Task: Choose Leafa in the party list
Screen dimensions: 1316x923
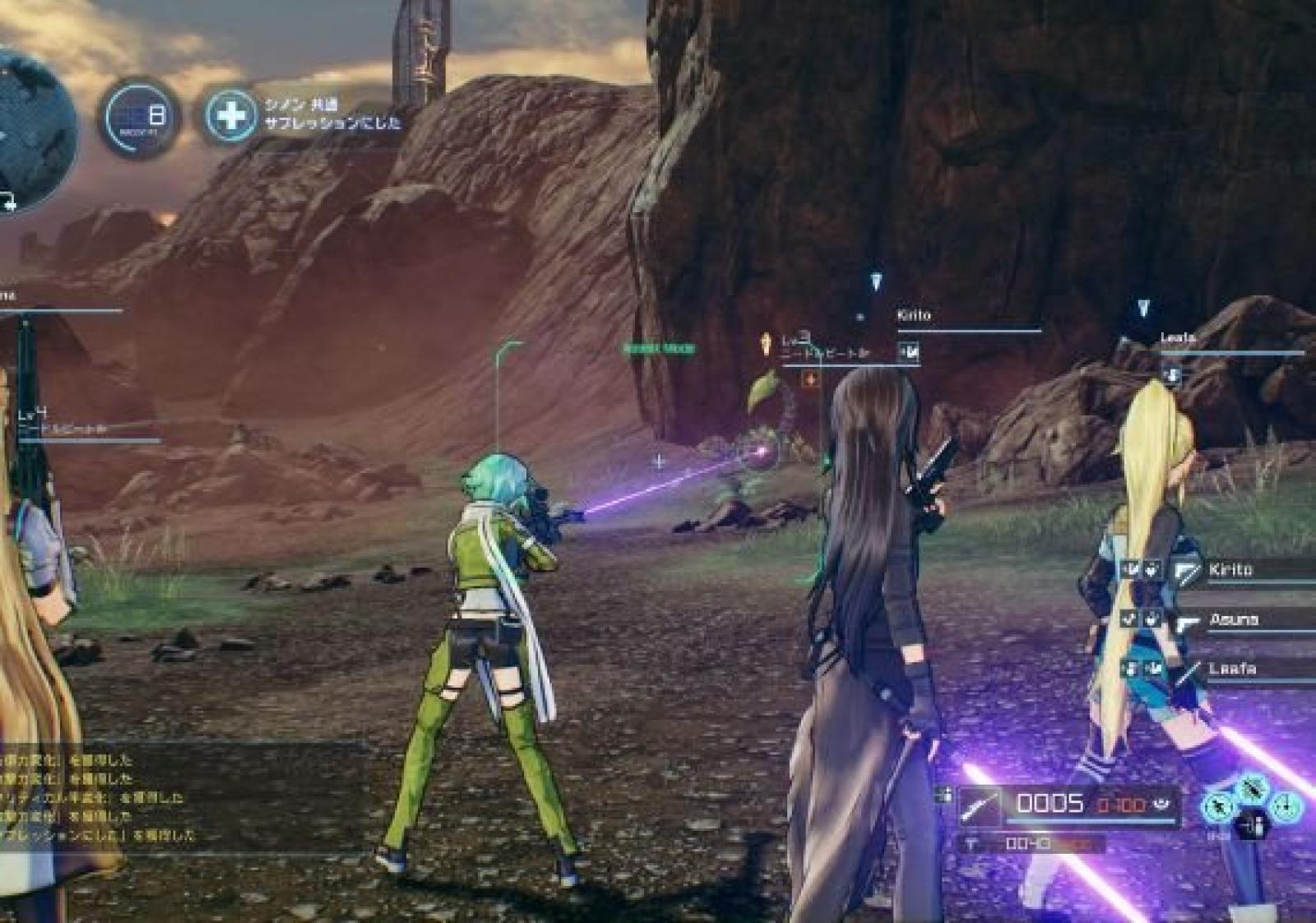Action: point(1231,669)
